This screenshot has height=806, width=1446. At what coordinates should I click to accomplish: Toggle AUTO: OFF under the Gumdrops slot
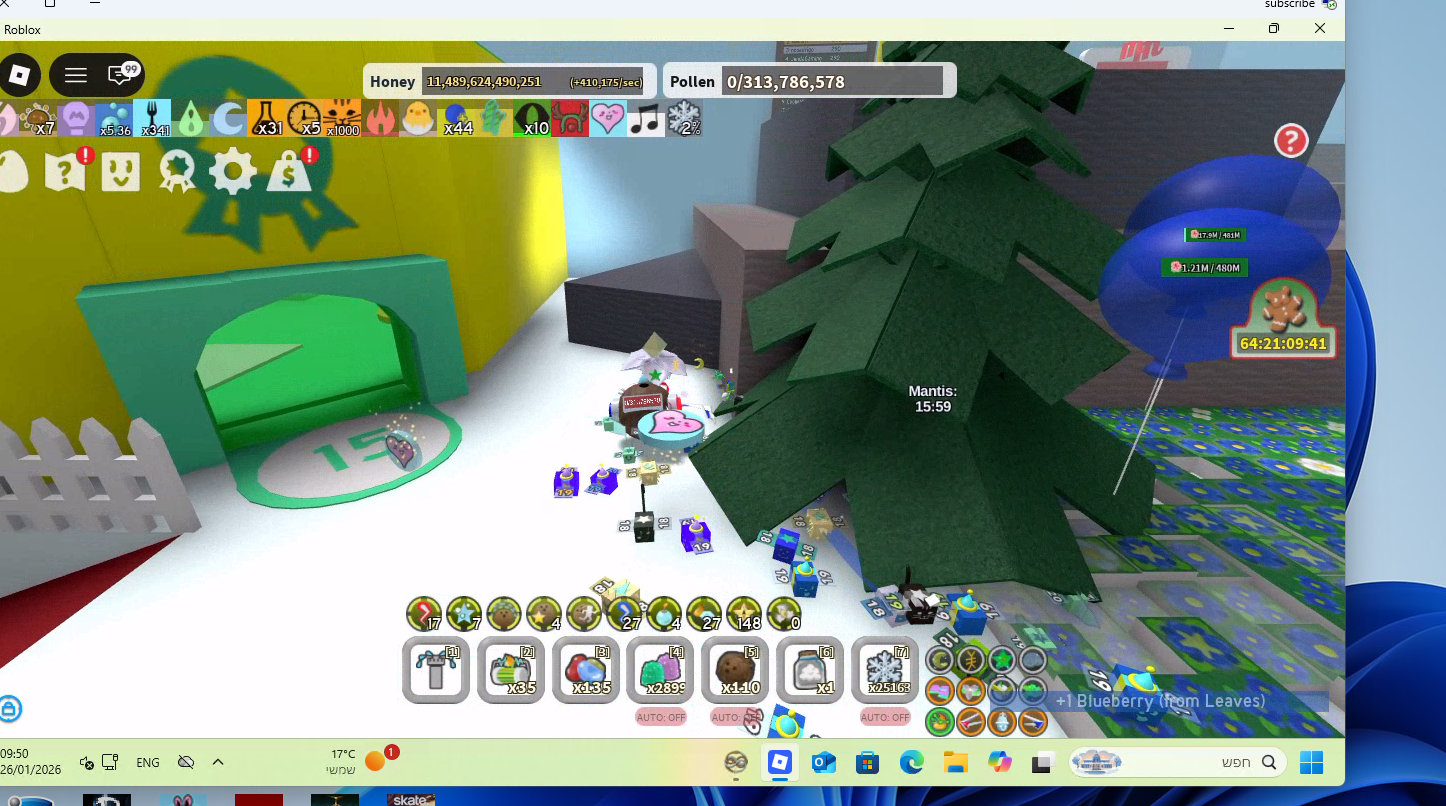[x=660, y=717]
